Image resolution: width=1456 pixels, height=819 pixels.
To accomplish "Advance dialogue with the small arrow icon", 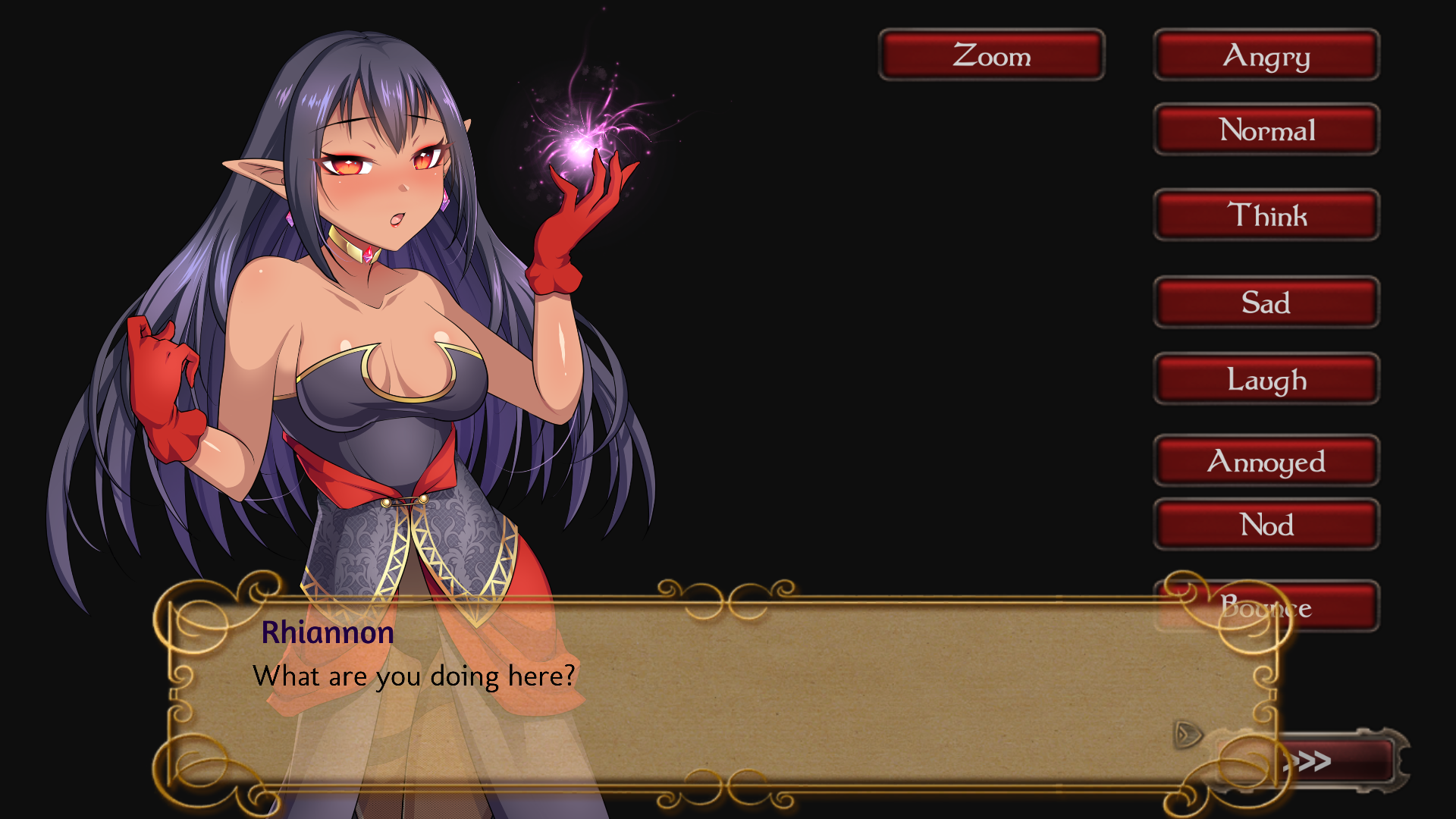I will click(x=1187, y=734).
